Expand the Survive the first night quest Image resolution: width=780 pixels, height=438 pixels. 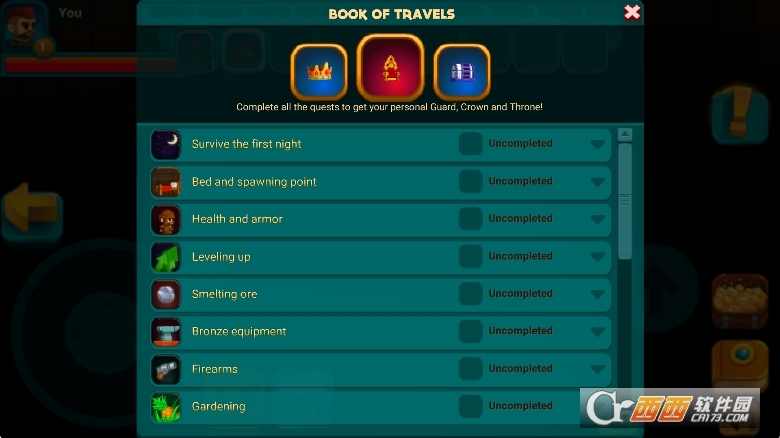tap(598, 144)
